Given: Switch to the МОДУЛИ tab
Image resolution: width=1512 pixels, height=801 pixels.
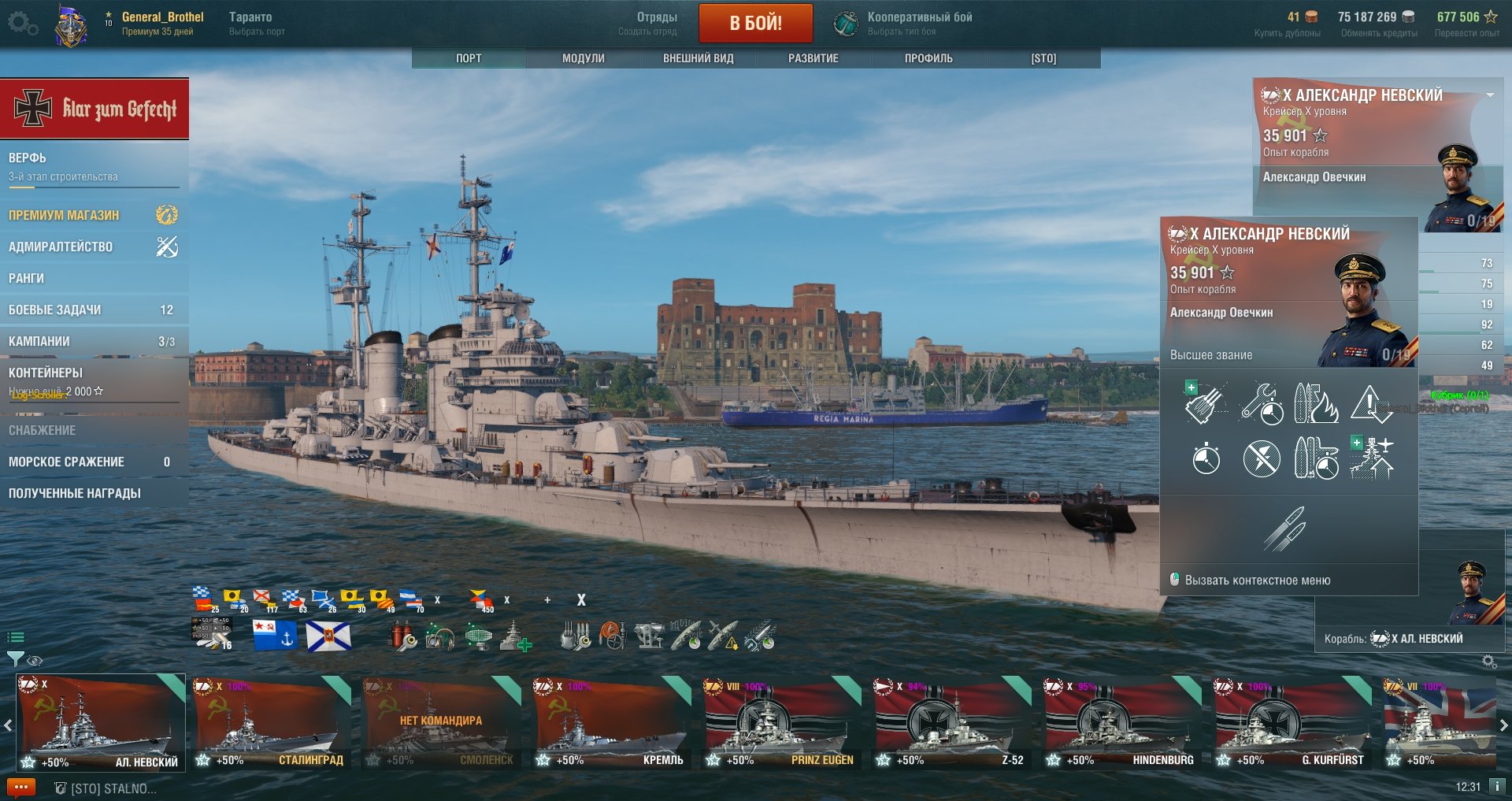Looking at the screenshot, I should pos(583,58).
